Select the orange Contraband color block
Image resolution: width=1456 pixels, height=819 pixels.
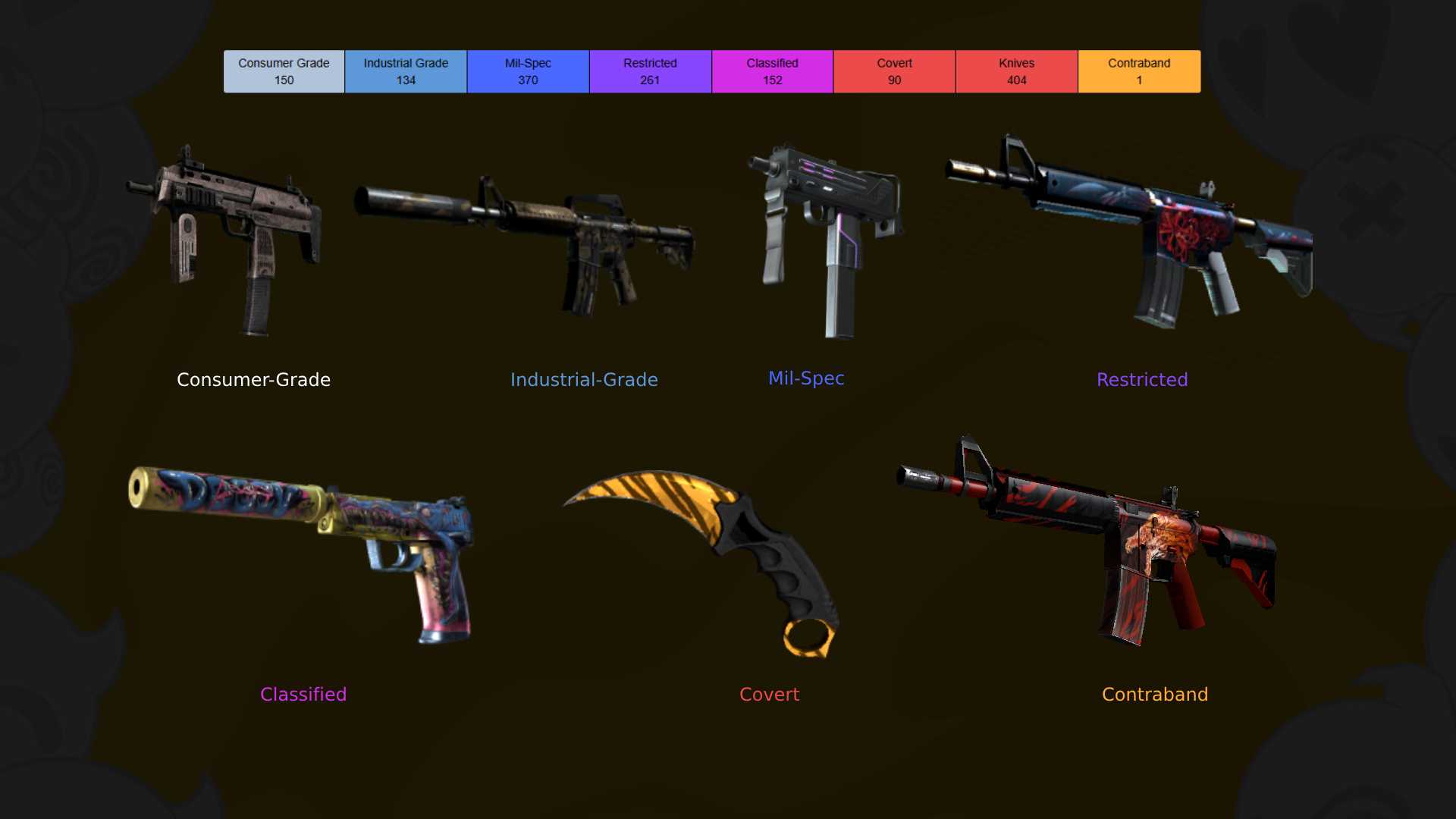tap(1138, 71)
